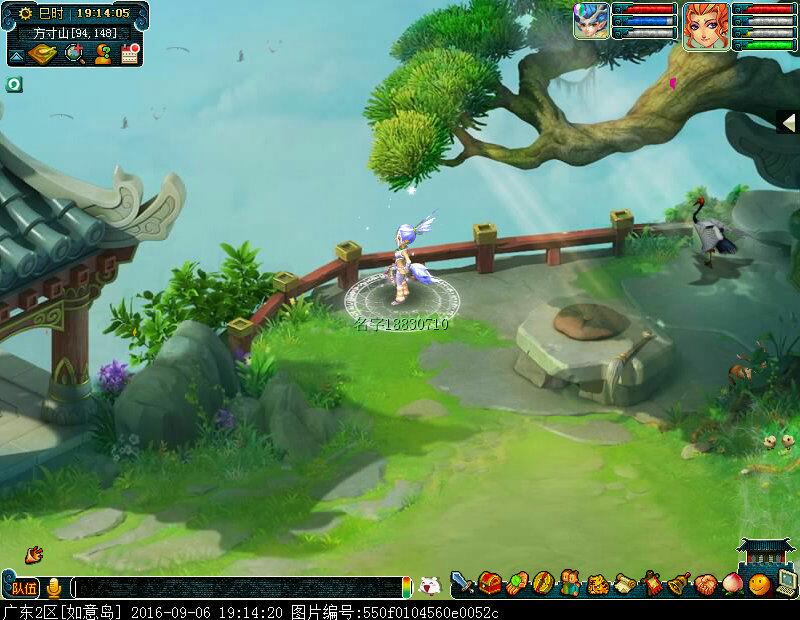
Task: Open the helper figure with question mark
Action: click(x=101, y=53)
